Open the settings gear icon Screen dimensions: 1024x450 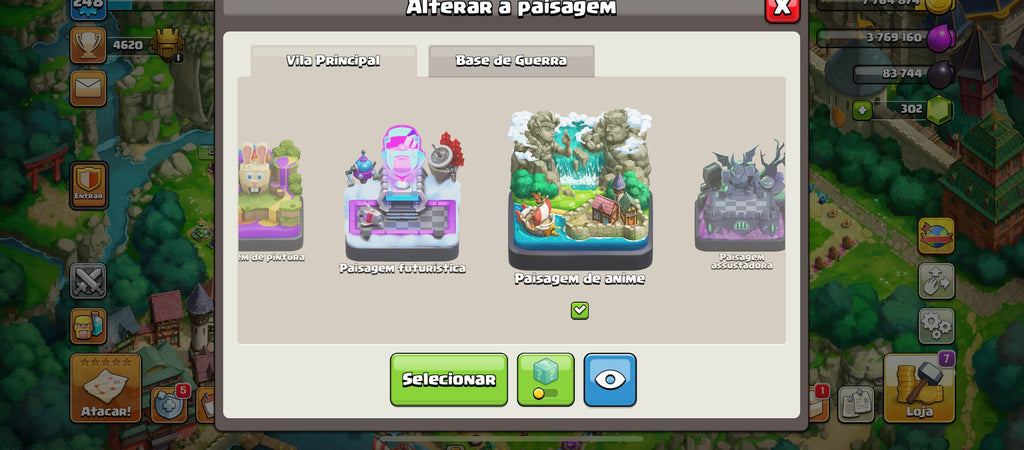tap(936, 326)
